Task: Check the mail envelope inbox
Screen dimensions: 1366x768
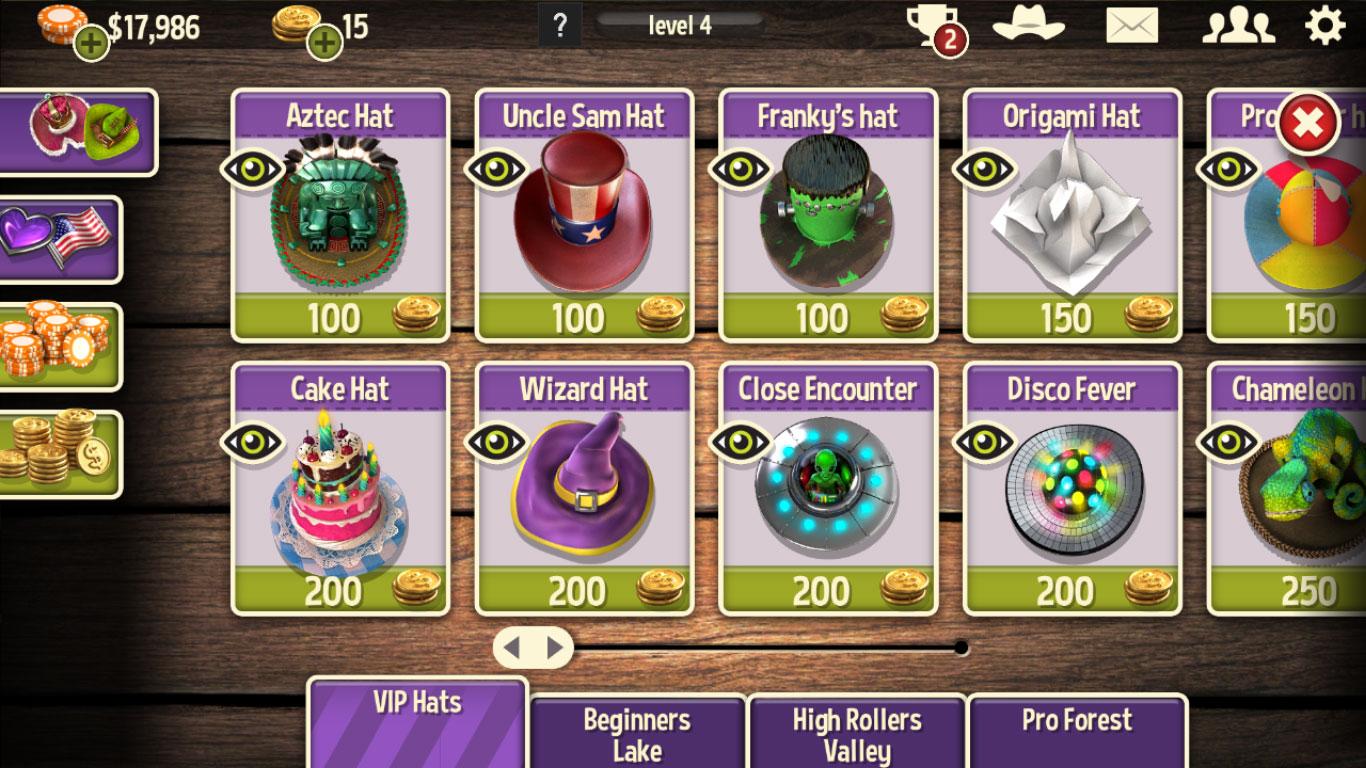Action: [x=1132, y=26]
